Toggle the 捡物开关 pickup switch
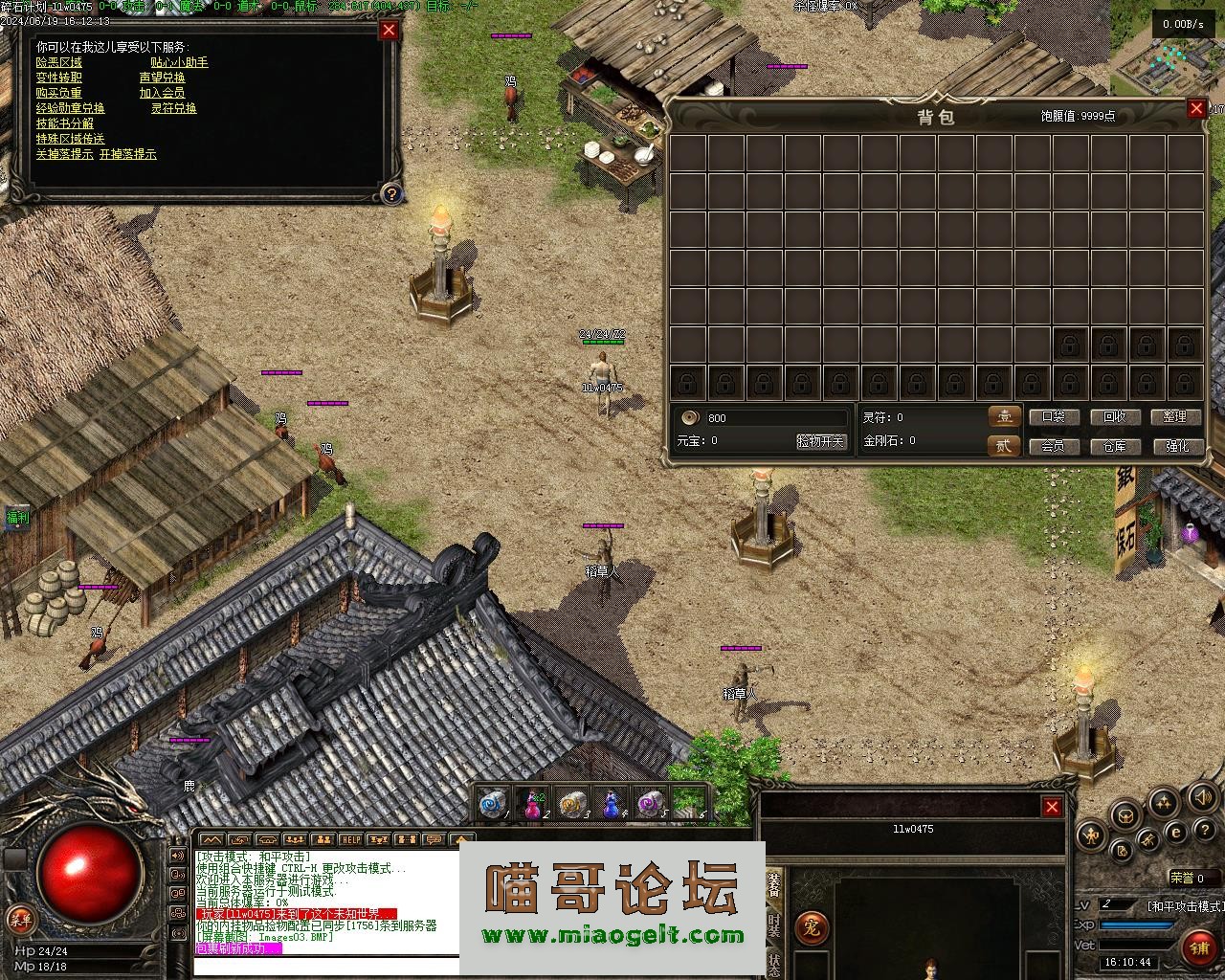 (x=820, y=441)
